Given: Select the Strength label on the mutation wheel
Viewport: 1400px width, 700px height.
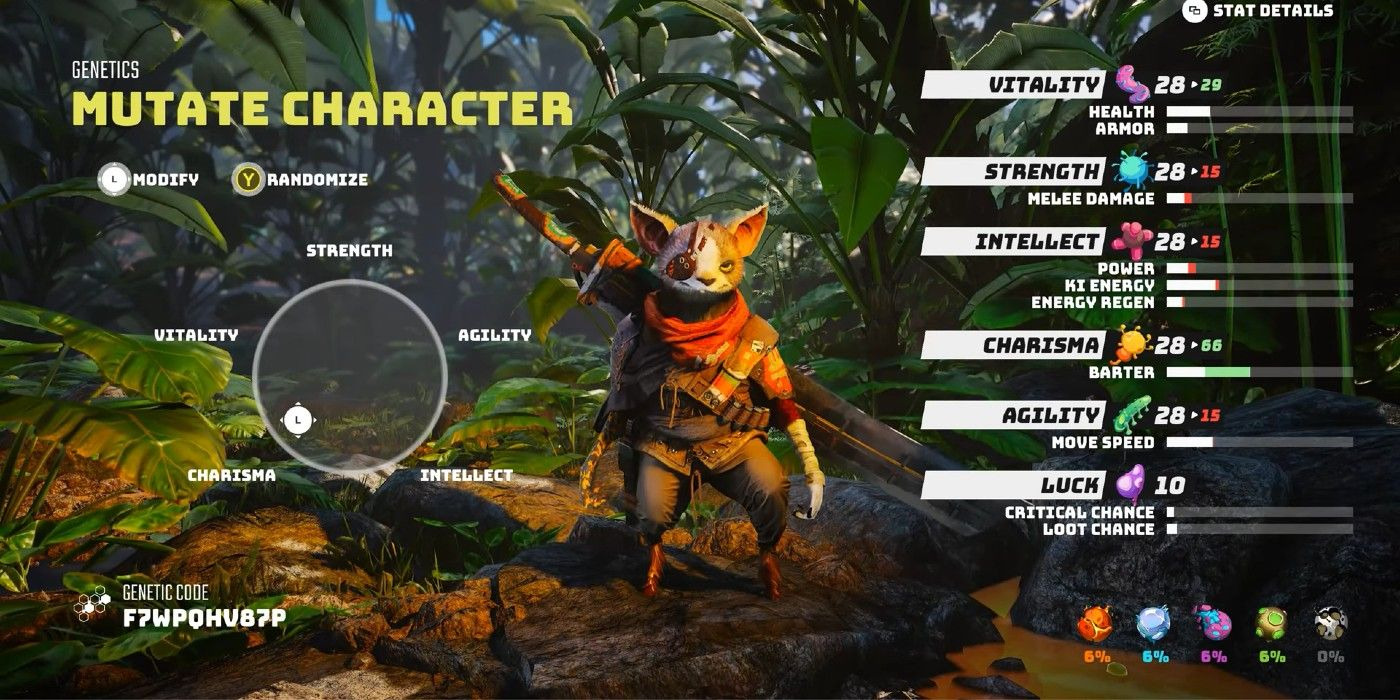Looking at the screenshot, I should click(349, 250).
